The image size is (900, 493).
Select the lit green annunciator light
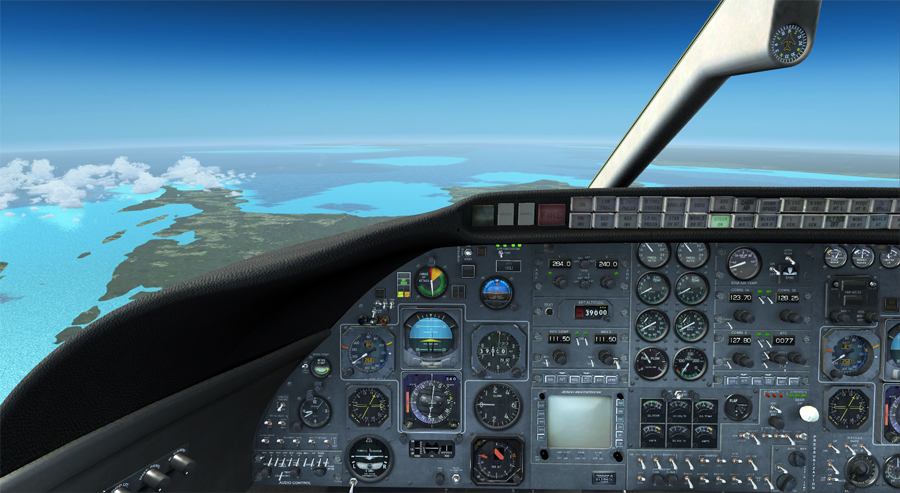tap(720, 221)
